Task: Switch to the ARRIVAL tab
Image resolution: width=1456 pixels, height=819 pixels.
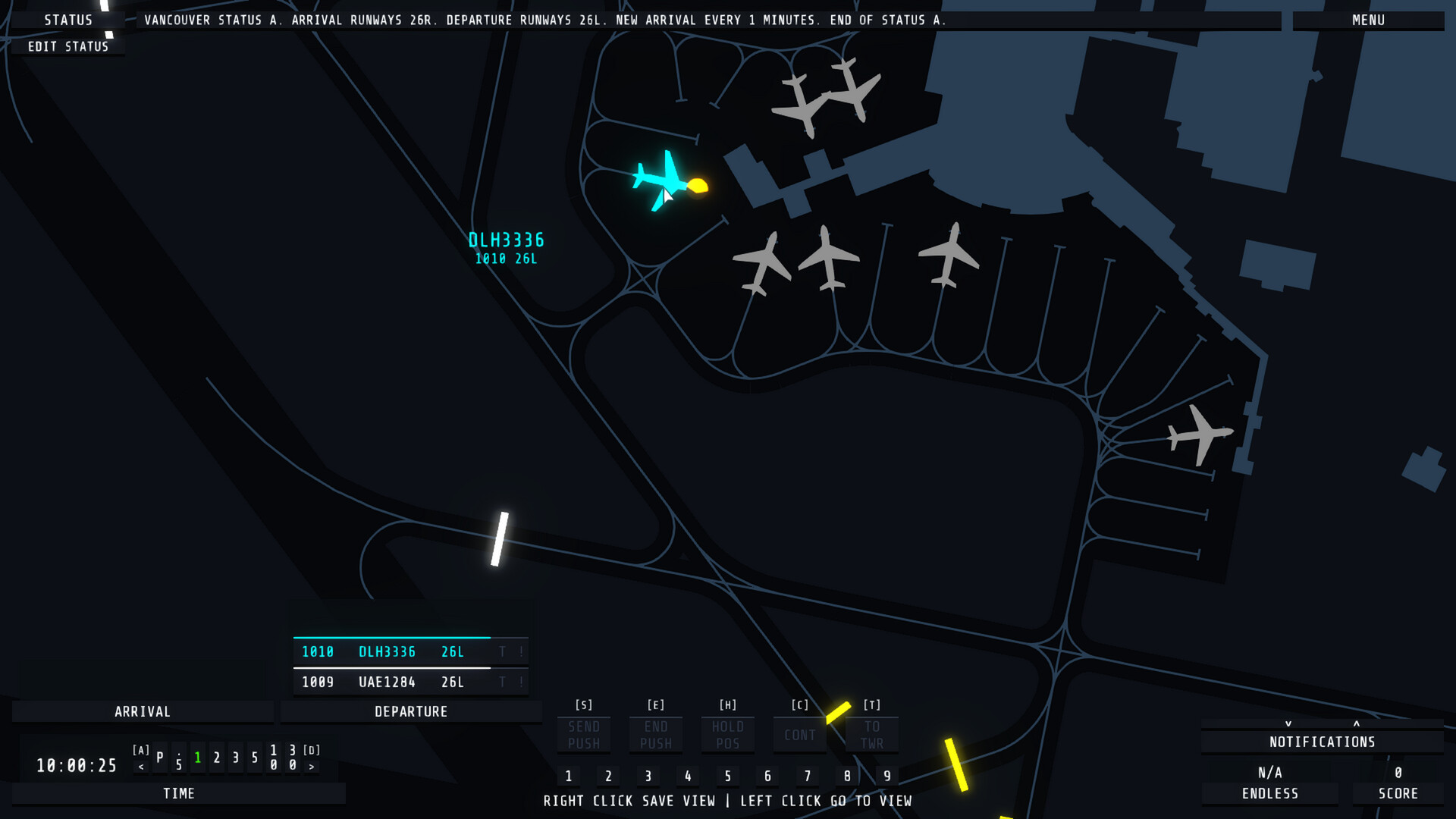Action: click(143, 711)
